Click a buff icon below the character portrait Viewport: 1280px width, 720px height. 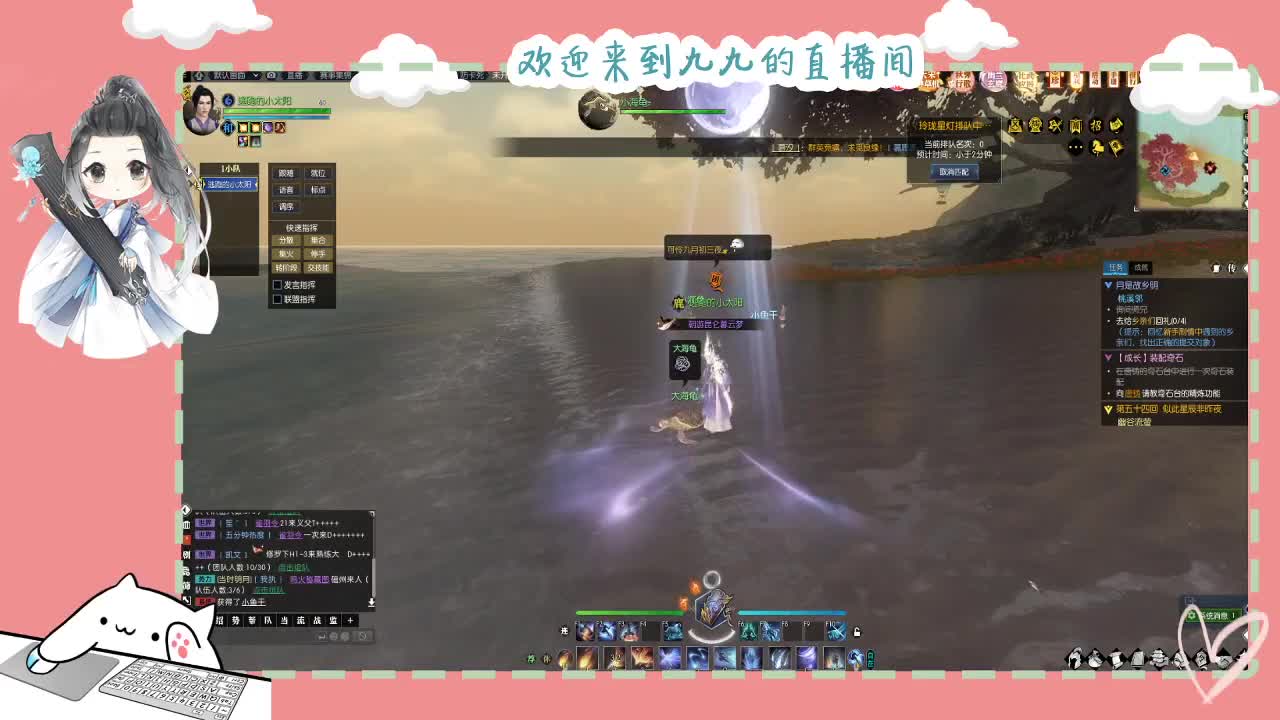[x=243, y=128]
